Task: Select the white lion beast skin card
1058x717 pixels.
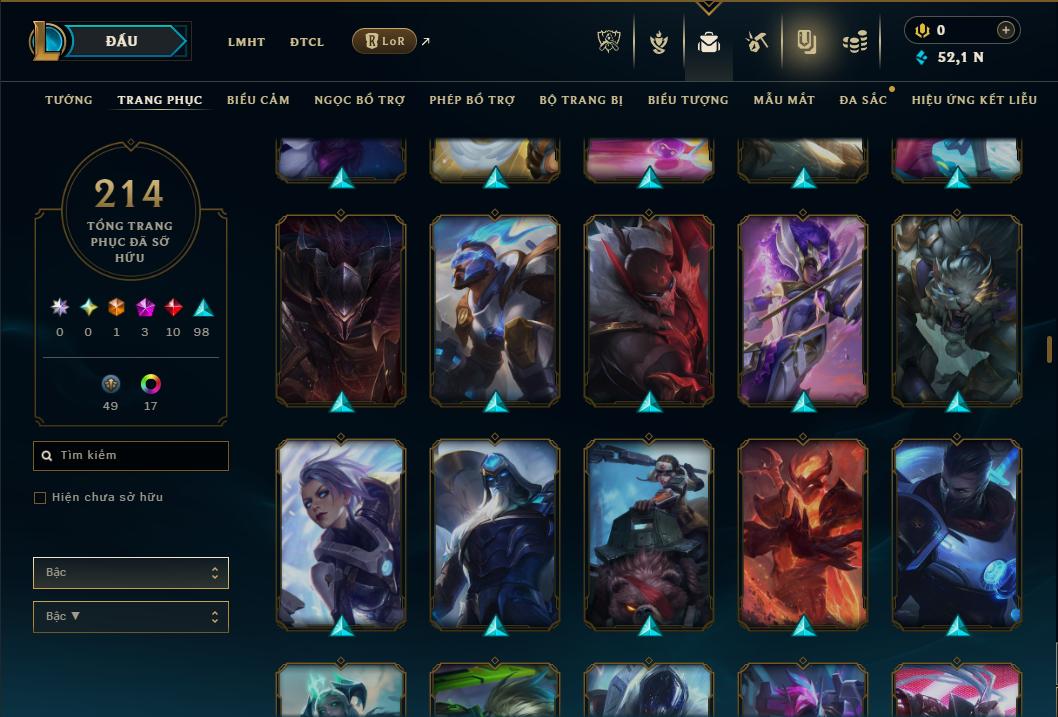Action: click(957, 310)
